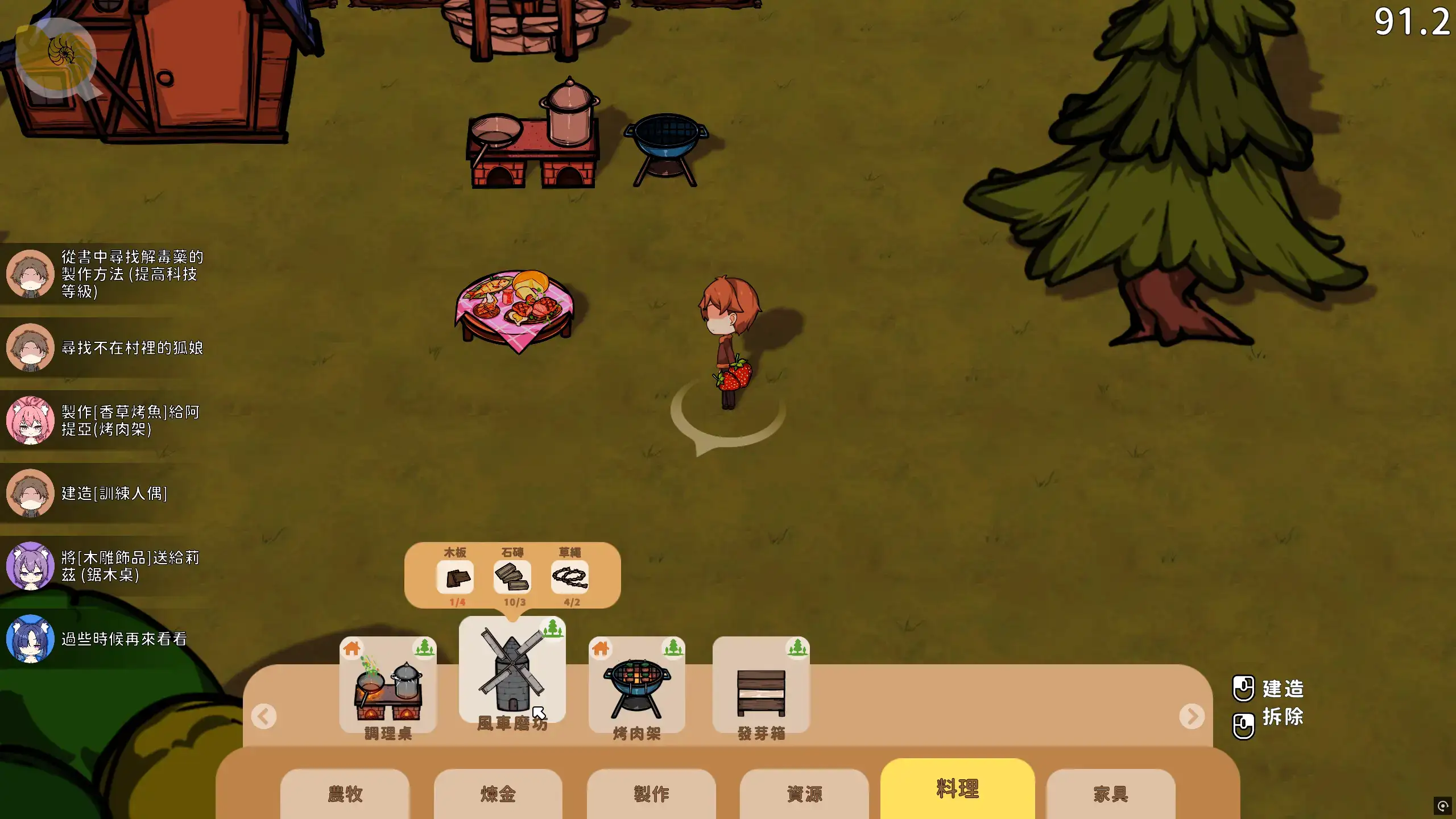Choose the 發芽箱 sprouting box building
The height and width of the screenshot is (819, 1456).
pyautogui.click(x=760, y=687)
